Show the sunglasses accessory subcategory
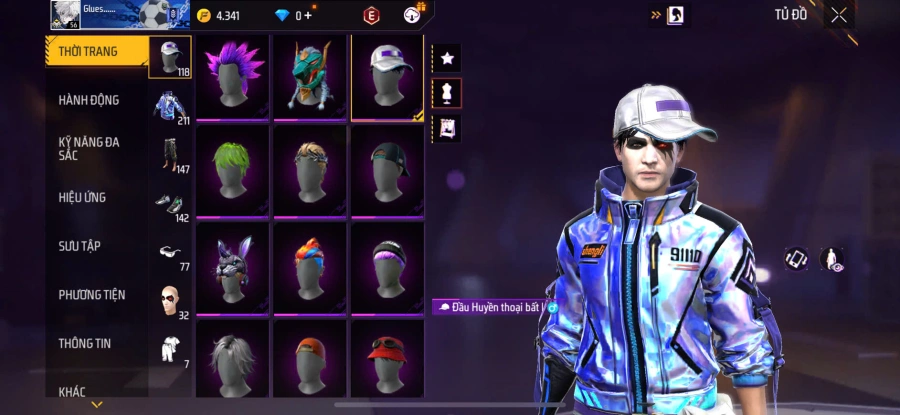Viewport: 900px width, 415px height. [169, 253]
